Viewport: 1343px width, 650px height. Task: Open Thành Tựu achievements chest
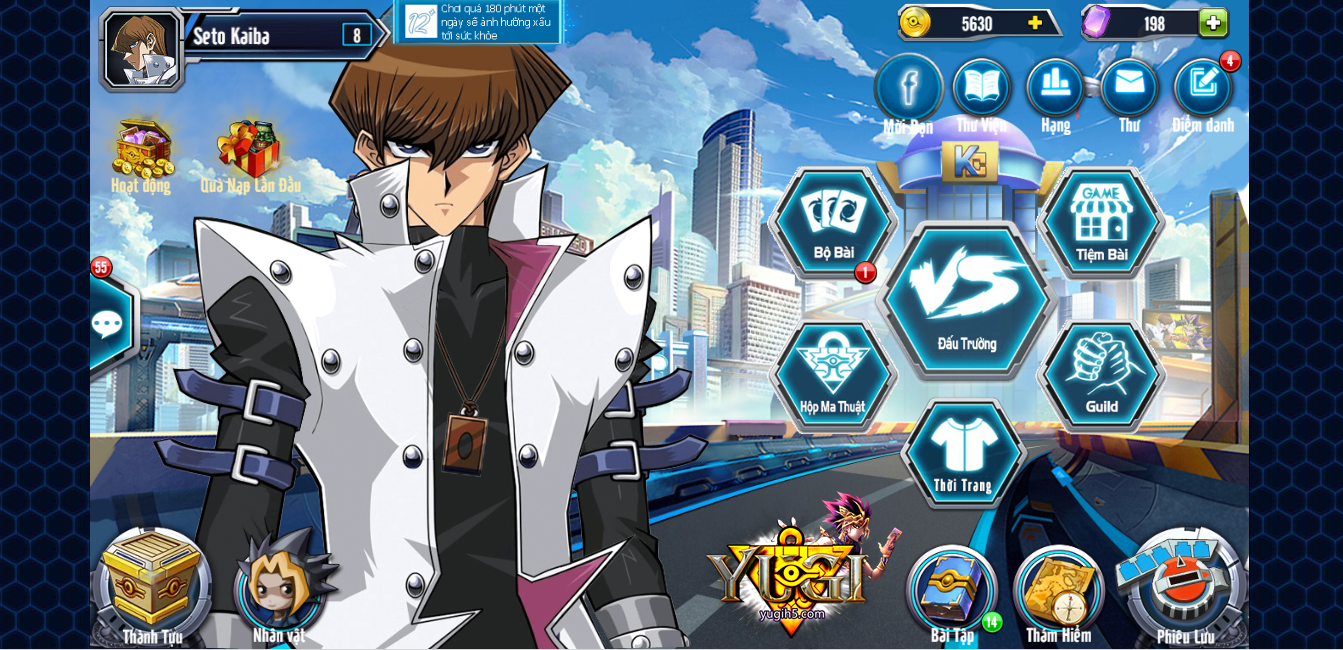pyautogui.click(x=152, y=587)
